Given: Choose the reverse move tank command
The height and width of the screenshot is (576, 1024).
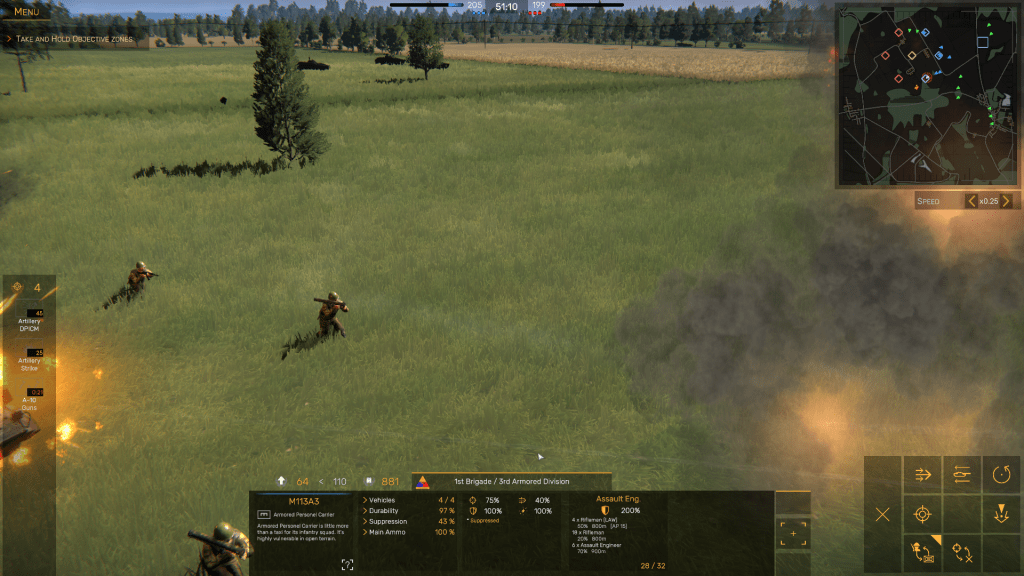Looking at the screenshot, I should (962, 475).
